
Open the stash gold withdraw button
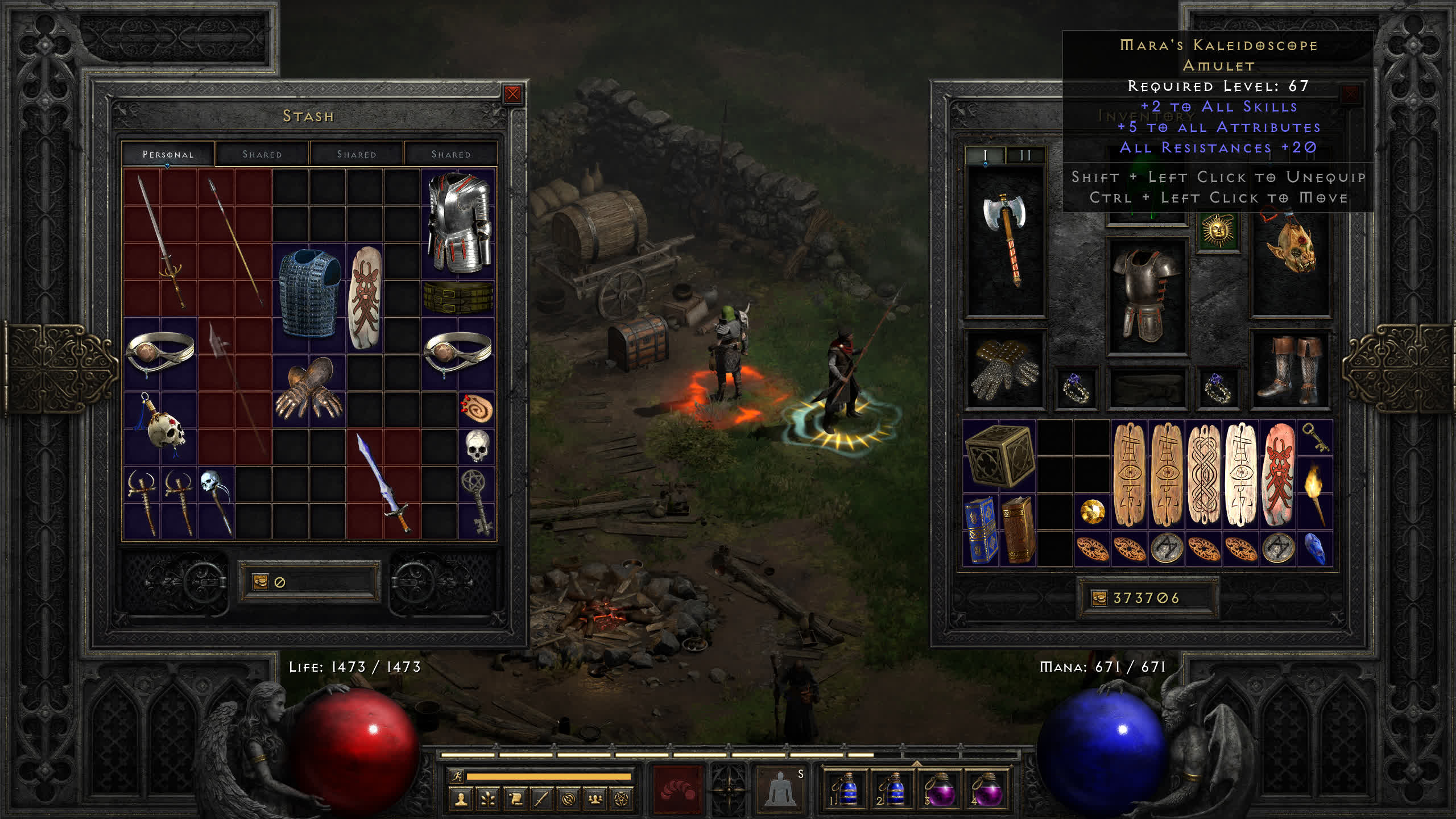click(260, 582)
